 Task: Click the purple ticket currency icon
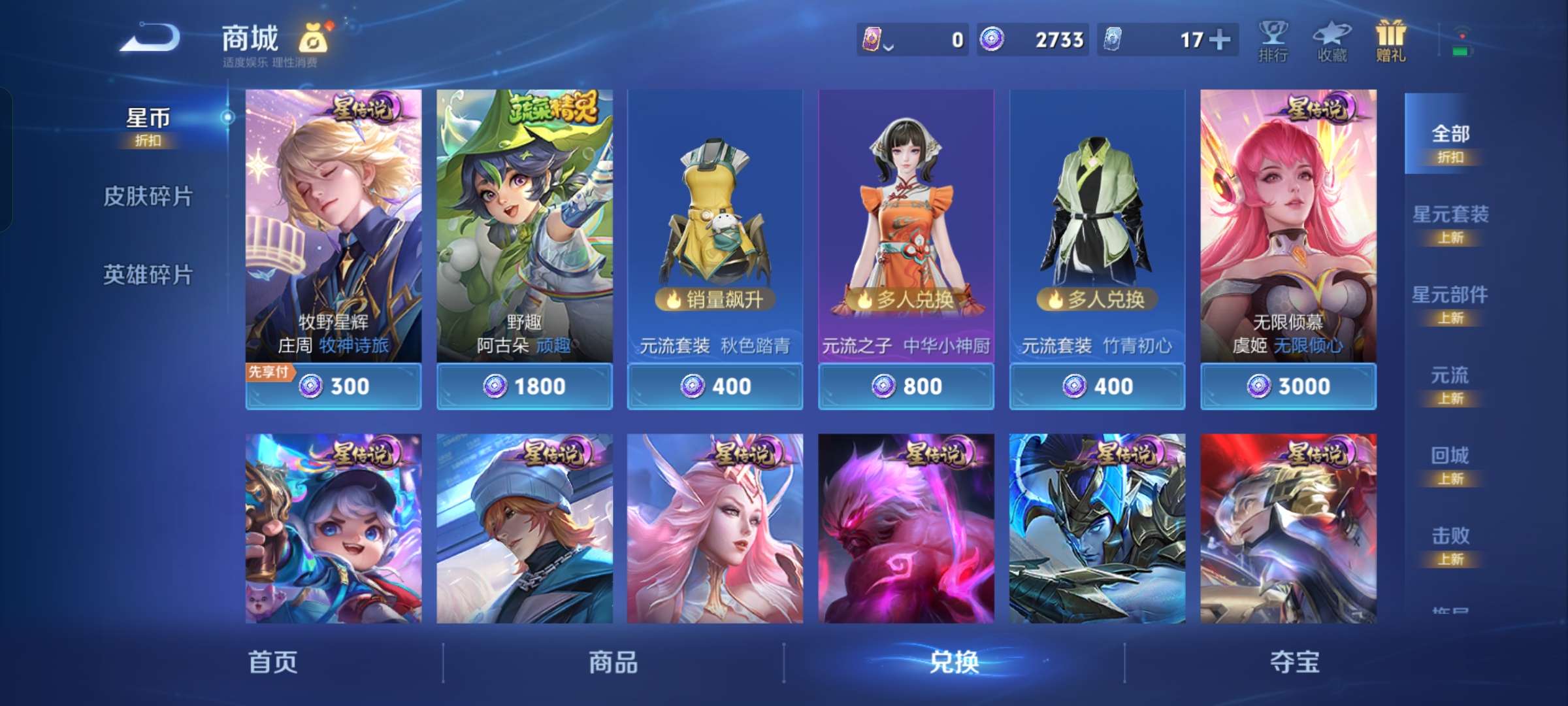click(x=871, y=41)
